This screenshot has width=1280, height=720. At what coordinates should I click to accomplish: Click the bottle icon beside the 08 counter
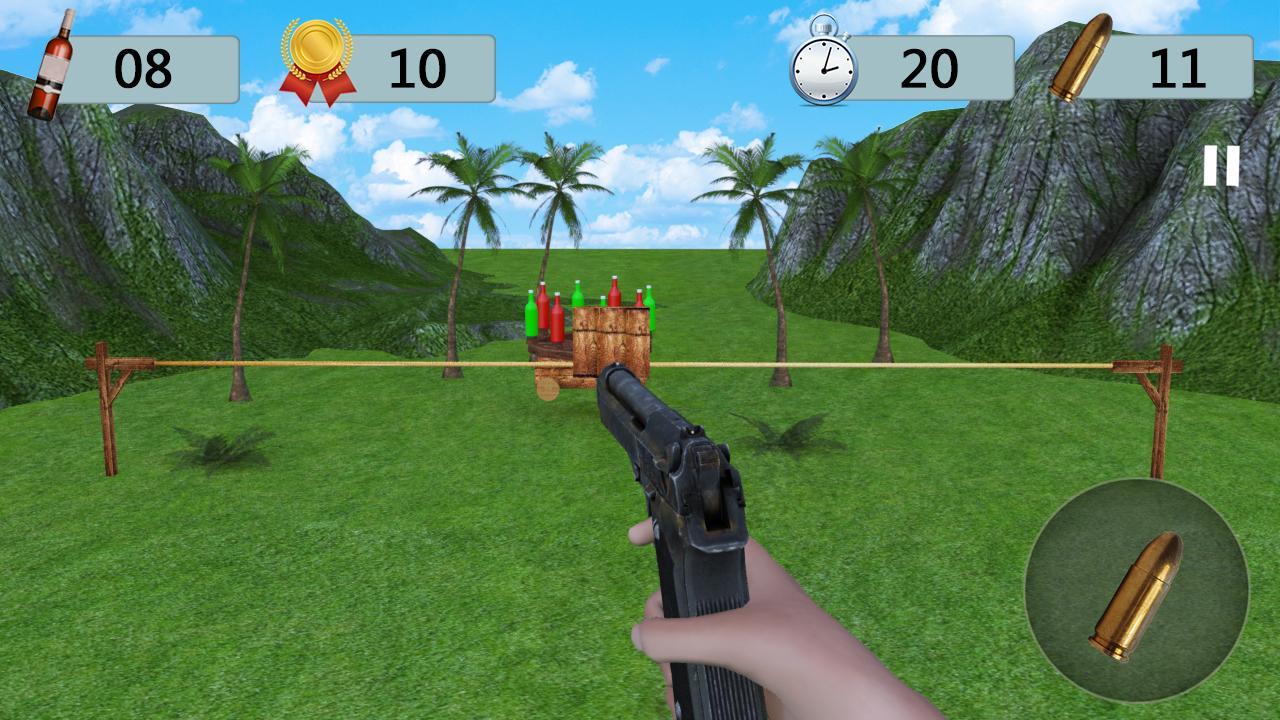pyautogui.click(x=55, y=62)
